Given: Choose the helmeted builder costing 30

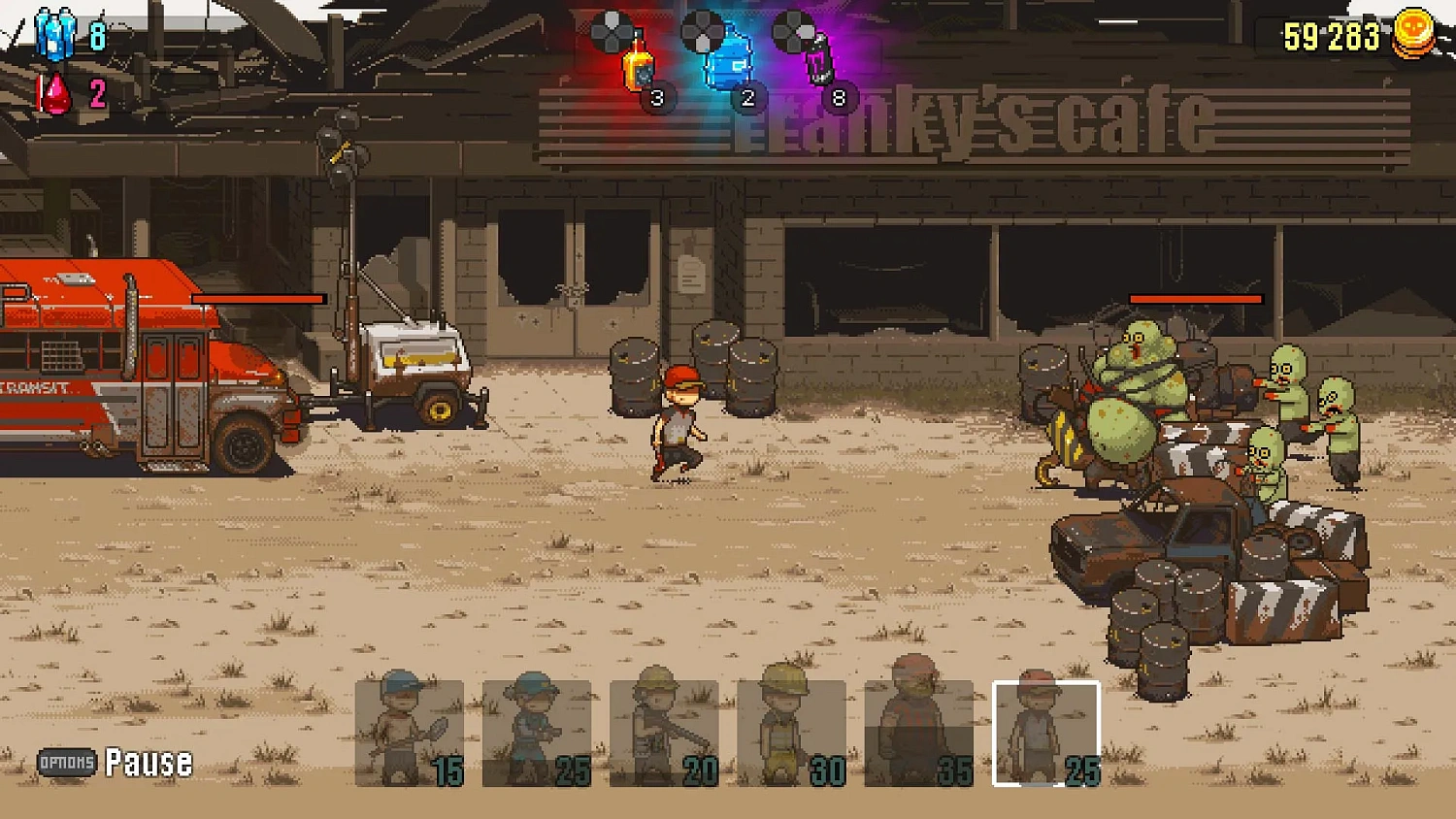Looking at the screenshot, I should (x=788, y=733).
